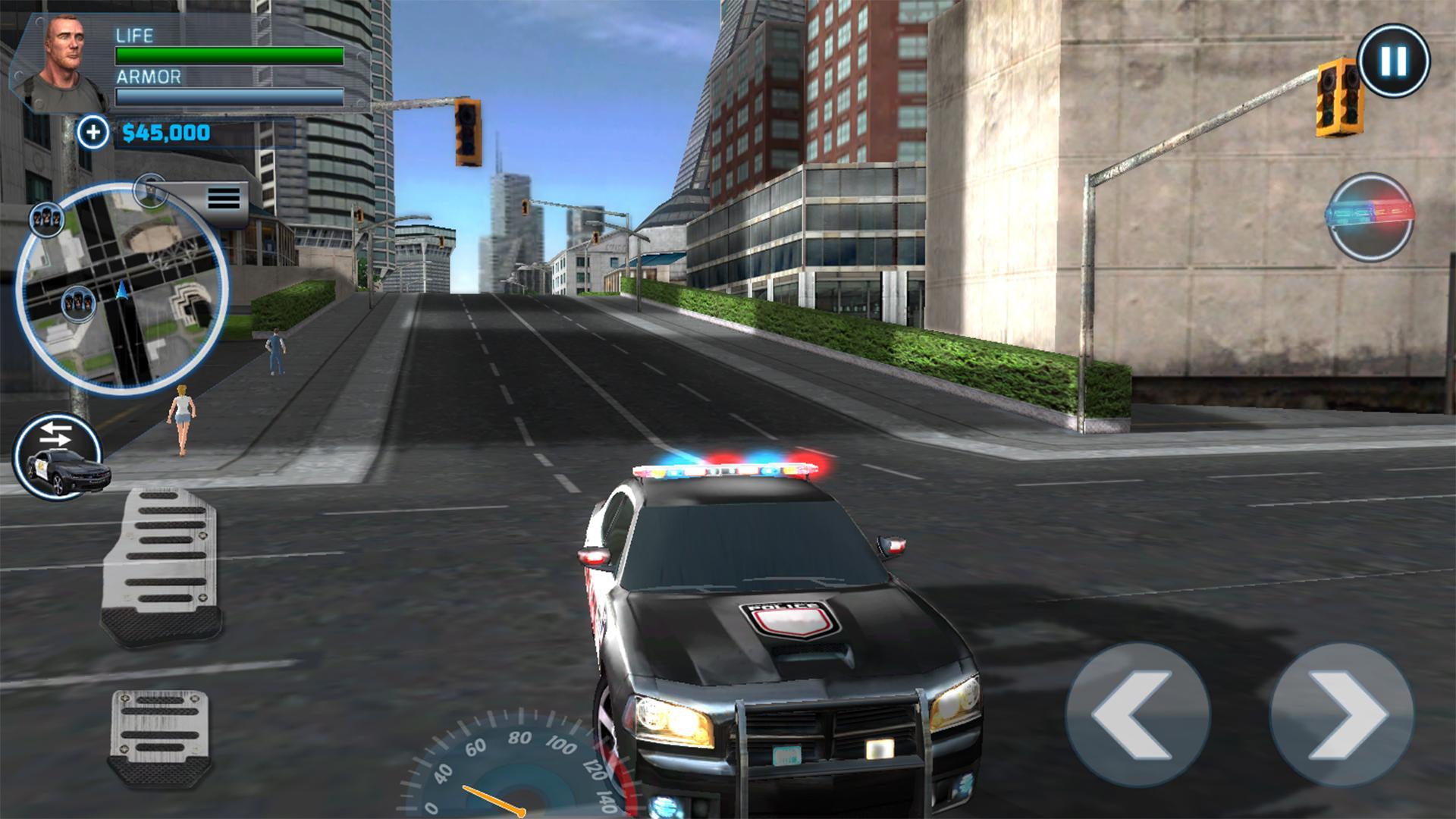Tap the player direction arrow on the minimap
Image resolution: width=1456 pixels, height=819 pixels.
[121, 290]
